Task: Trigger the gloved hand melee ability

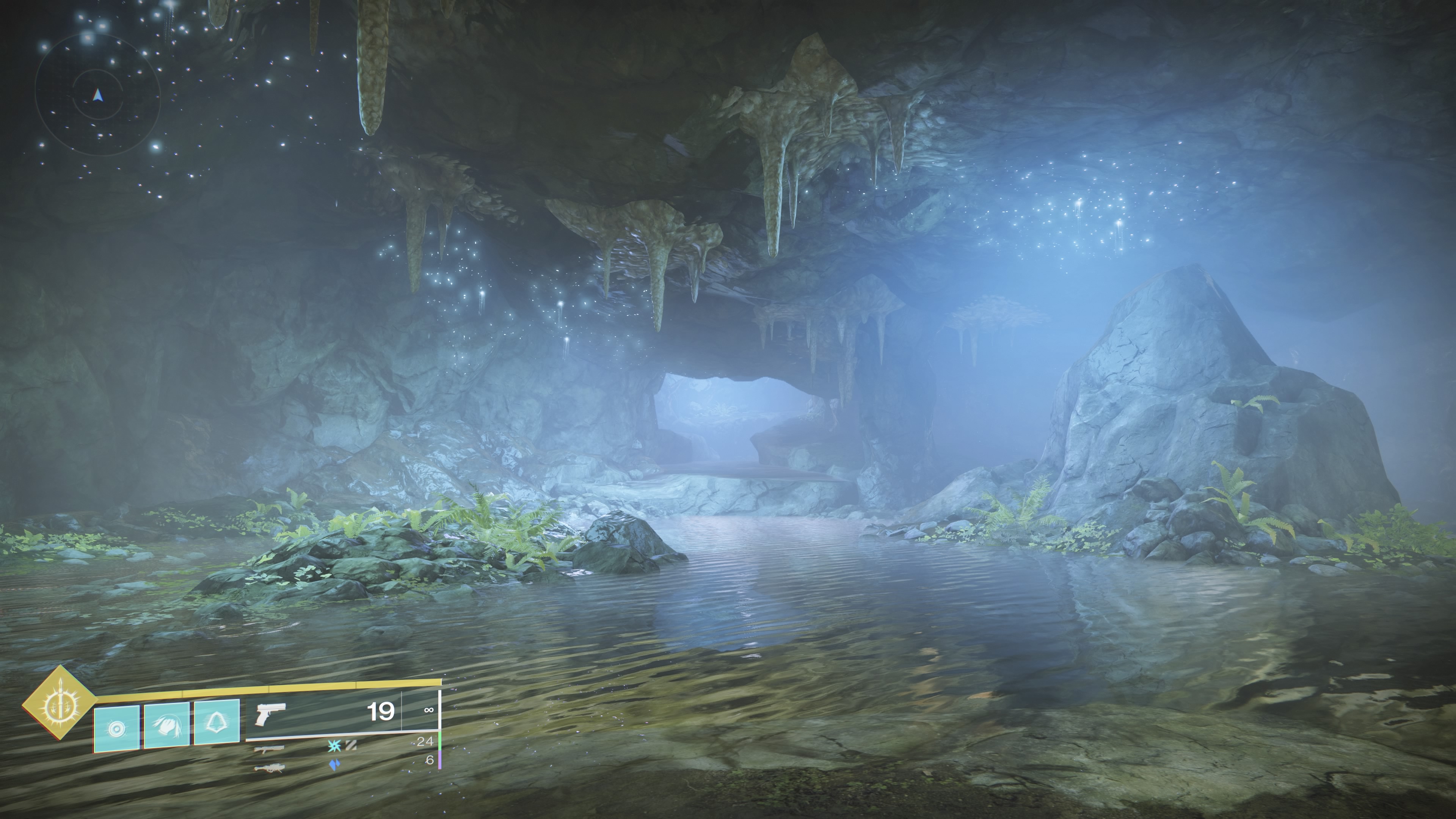Action: tap(167, 725)
